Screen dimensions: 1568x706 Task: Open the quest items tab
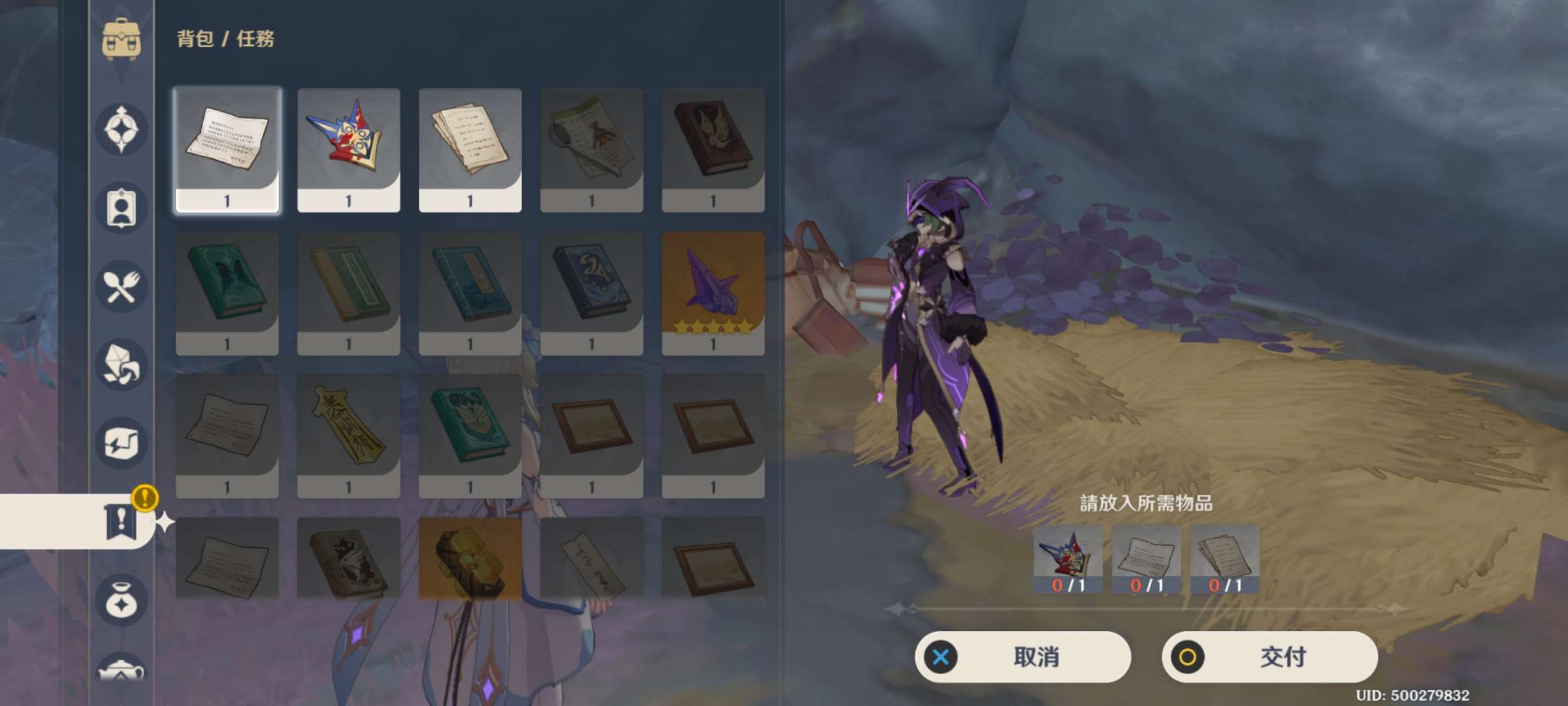click(x=122, y=521)
